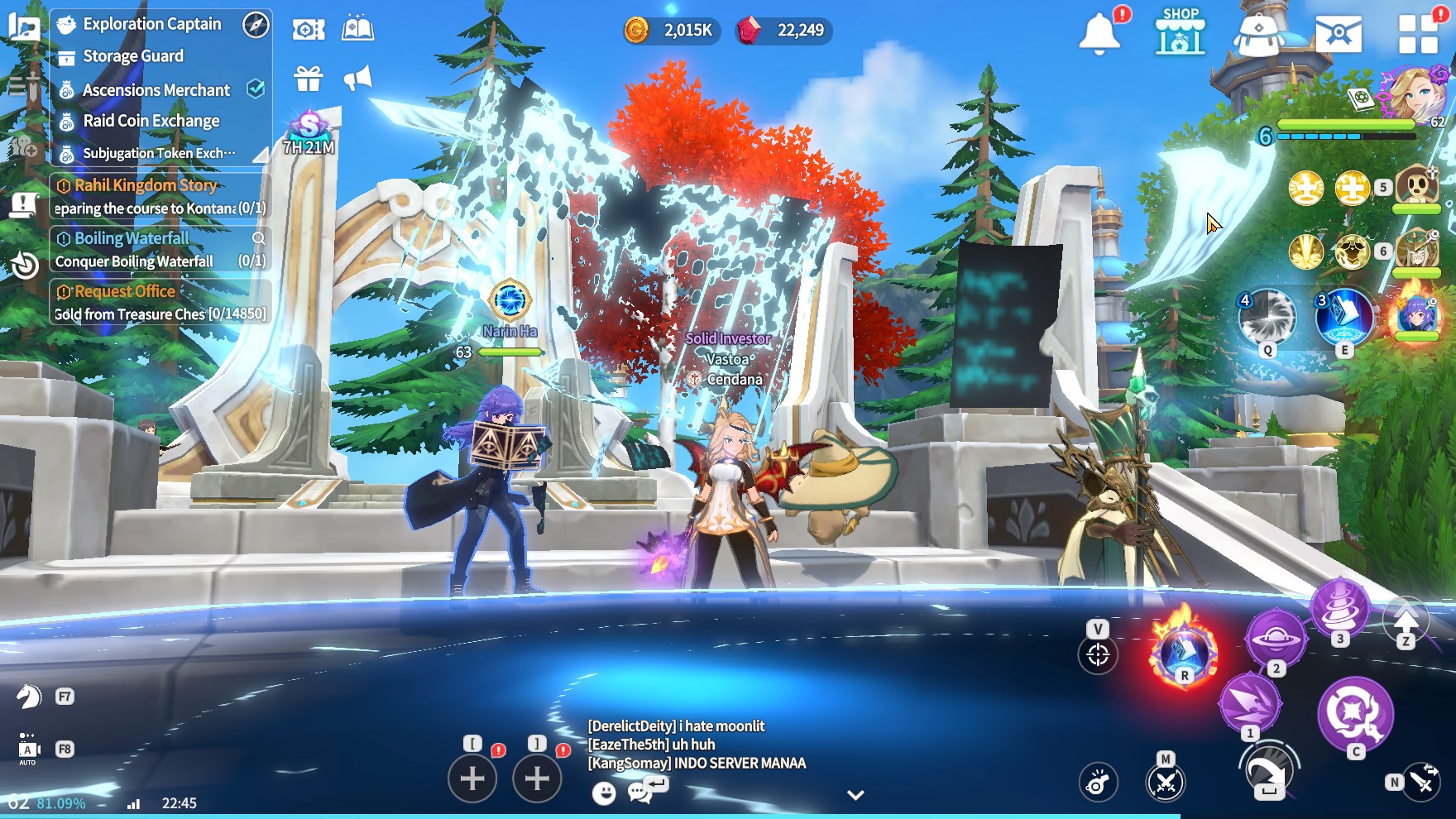The width and height of the screenshot is (1456, 819).
Task: Open the gift box rewards icon
Action: 309,79
